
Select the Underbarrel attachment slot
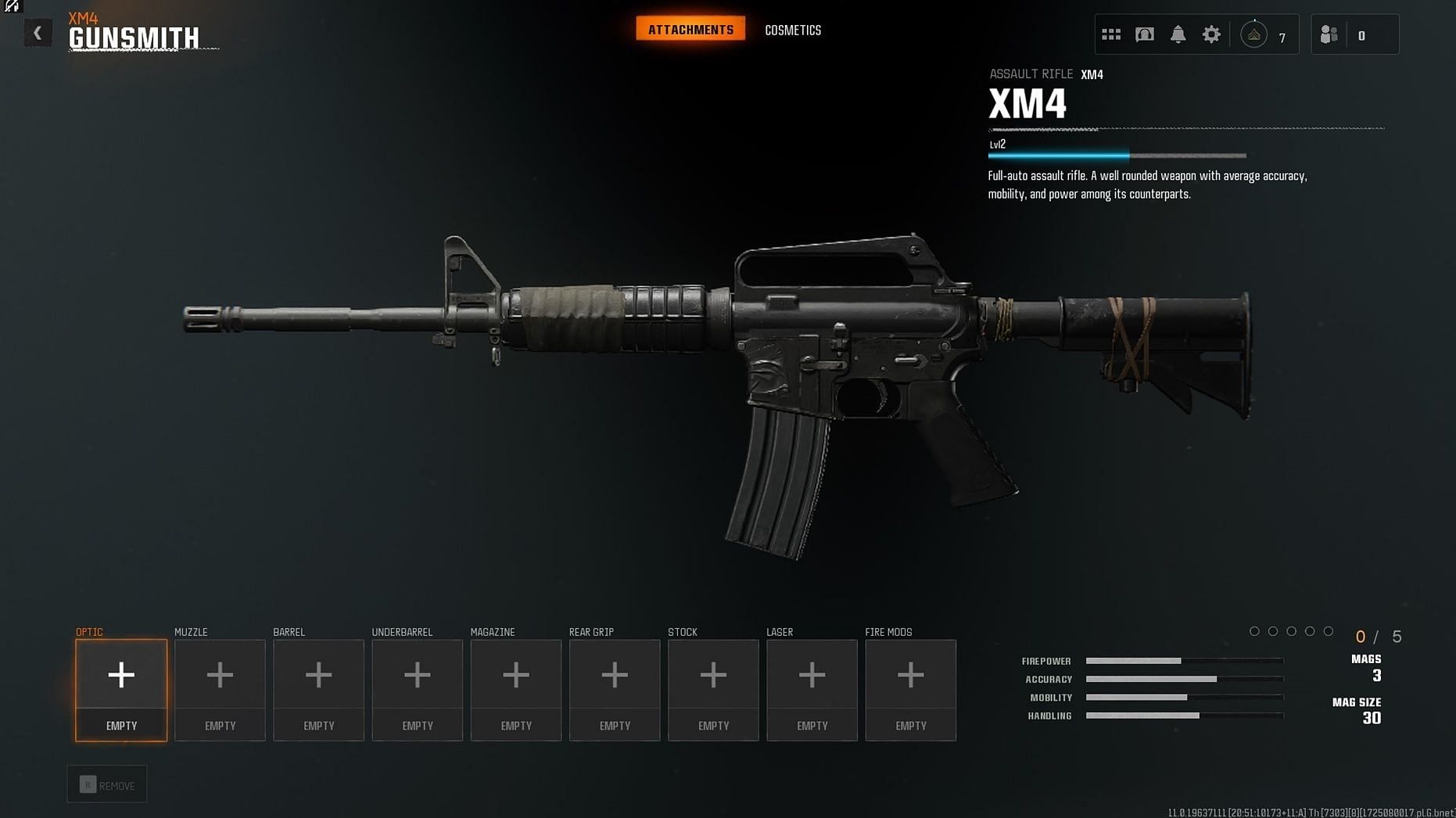click(417, 690)
